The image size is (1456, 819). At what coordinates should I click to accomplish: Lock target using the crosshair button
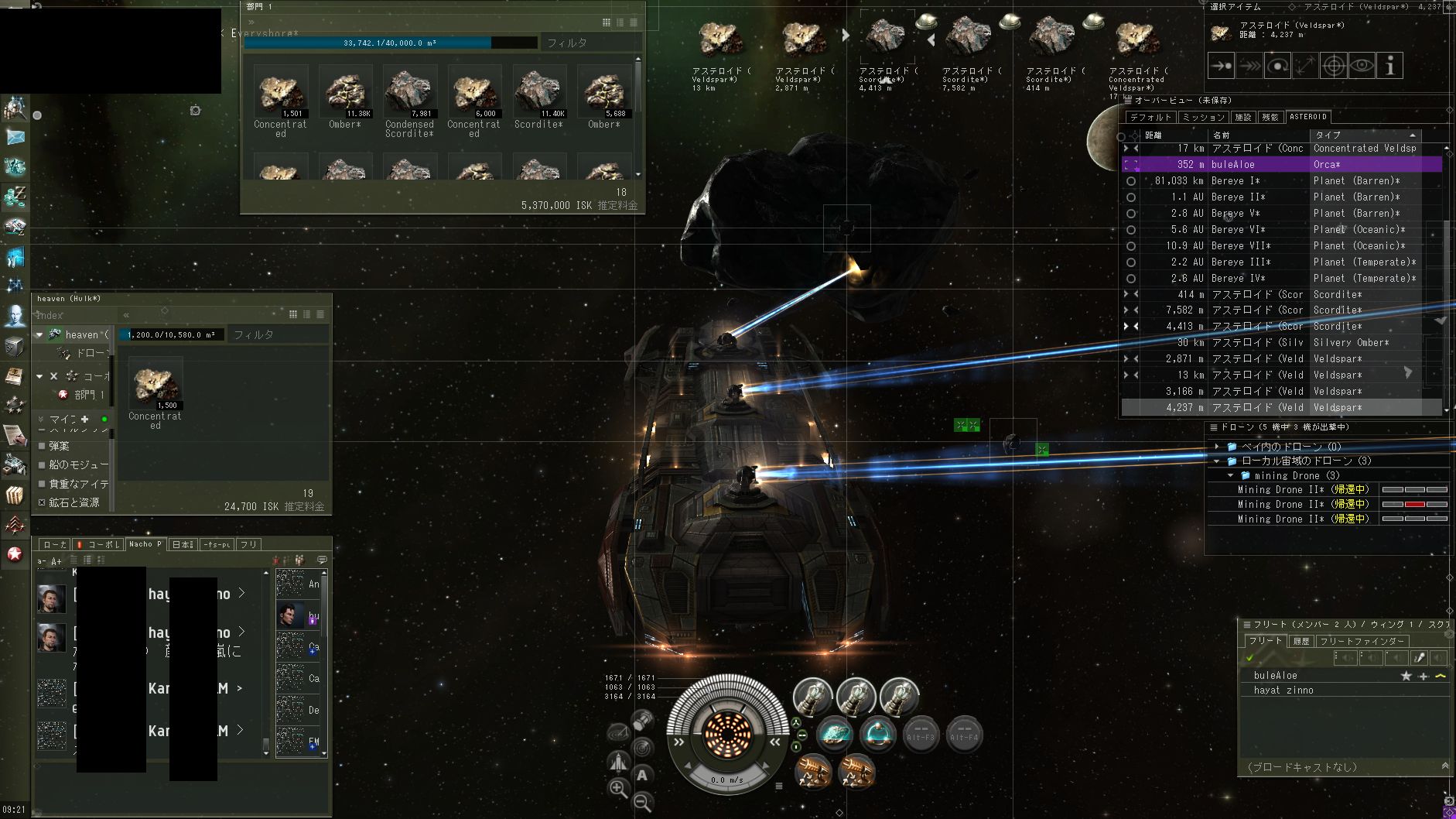click(x=1333, y=67)
